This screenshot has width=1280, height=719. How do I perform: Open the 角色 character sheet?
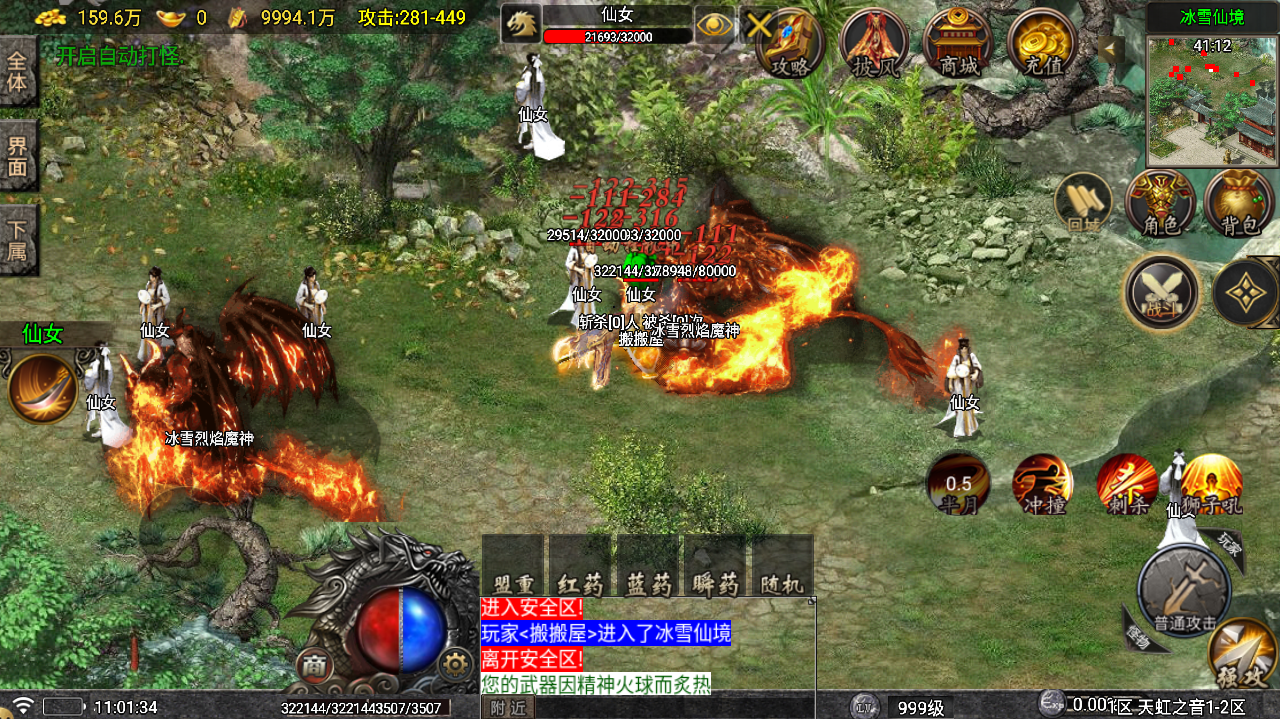tap(1160, 203)
